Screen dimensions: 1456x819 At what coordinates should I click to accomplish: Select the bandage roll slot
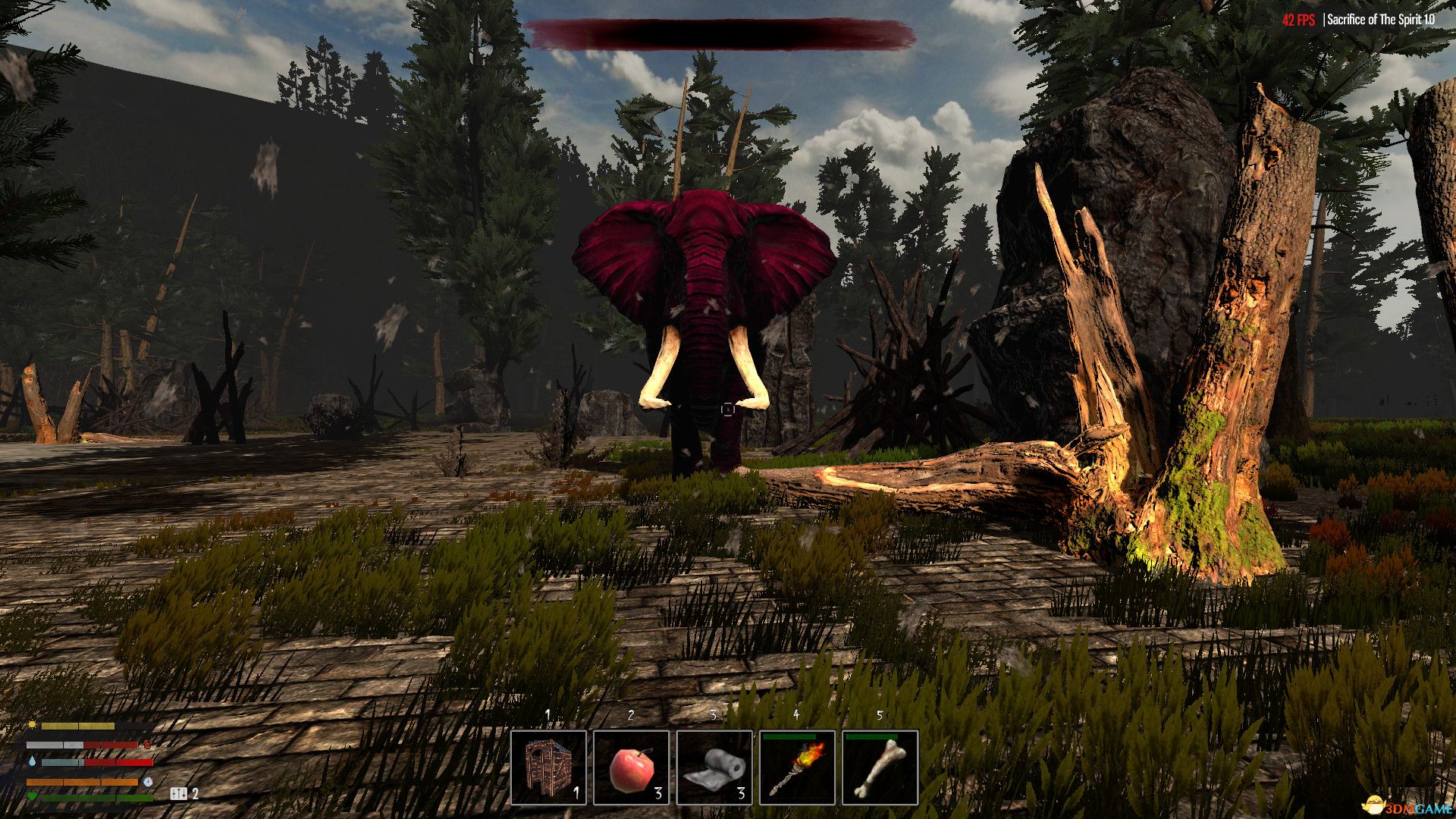click(x=714, y=767)
